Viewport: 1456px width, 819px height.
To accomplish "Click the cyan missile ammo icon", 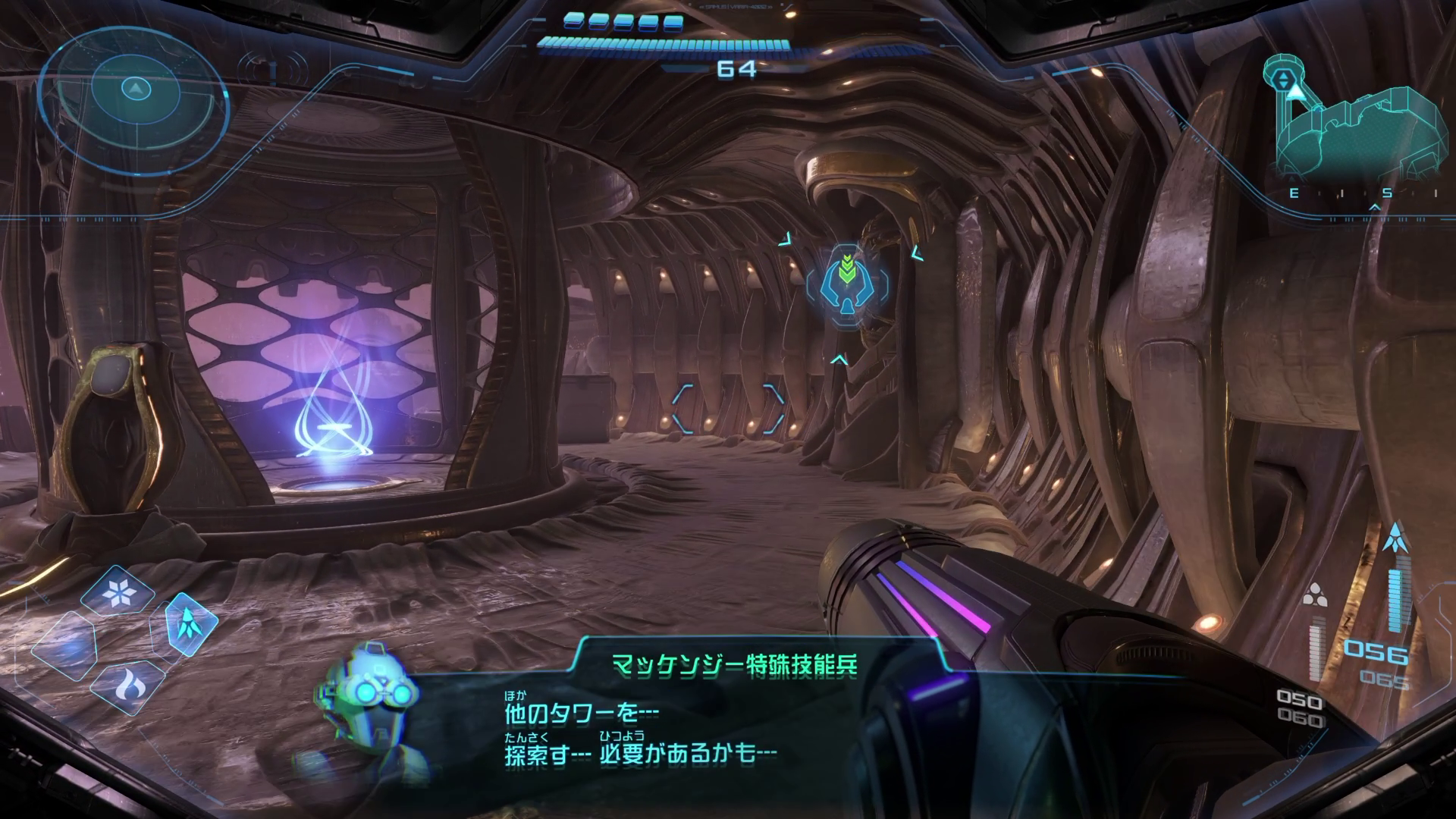I will click(1392, 538).
